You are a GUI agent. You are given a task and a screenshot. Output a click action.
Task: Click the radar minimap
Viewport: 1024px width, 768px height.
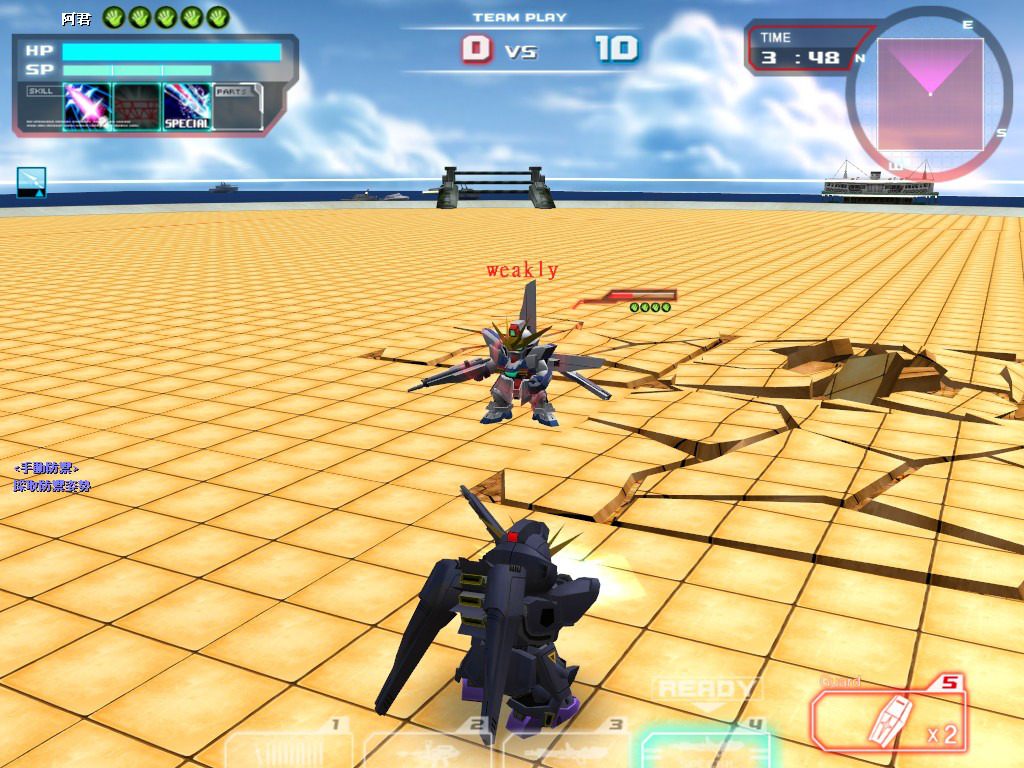[930, 94]
